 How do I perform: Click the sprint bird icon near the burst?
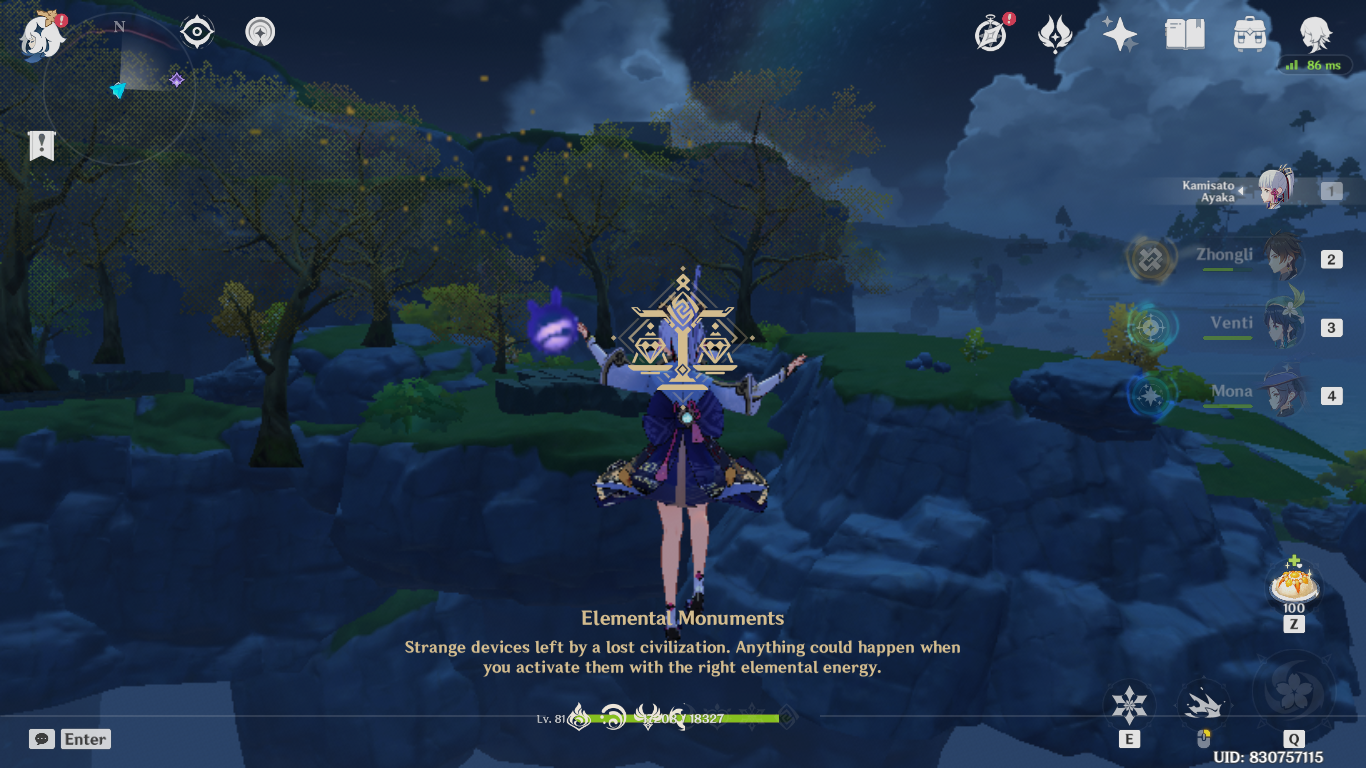point(1204,703)
